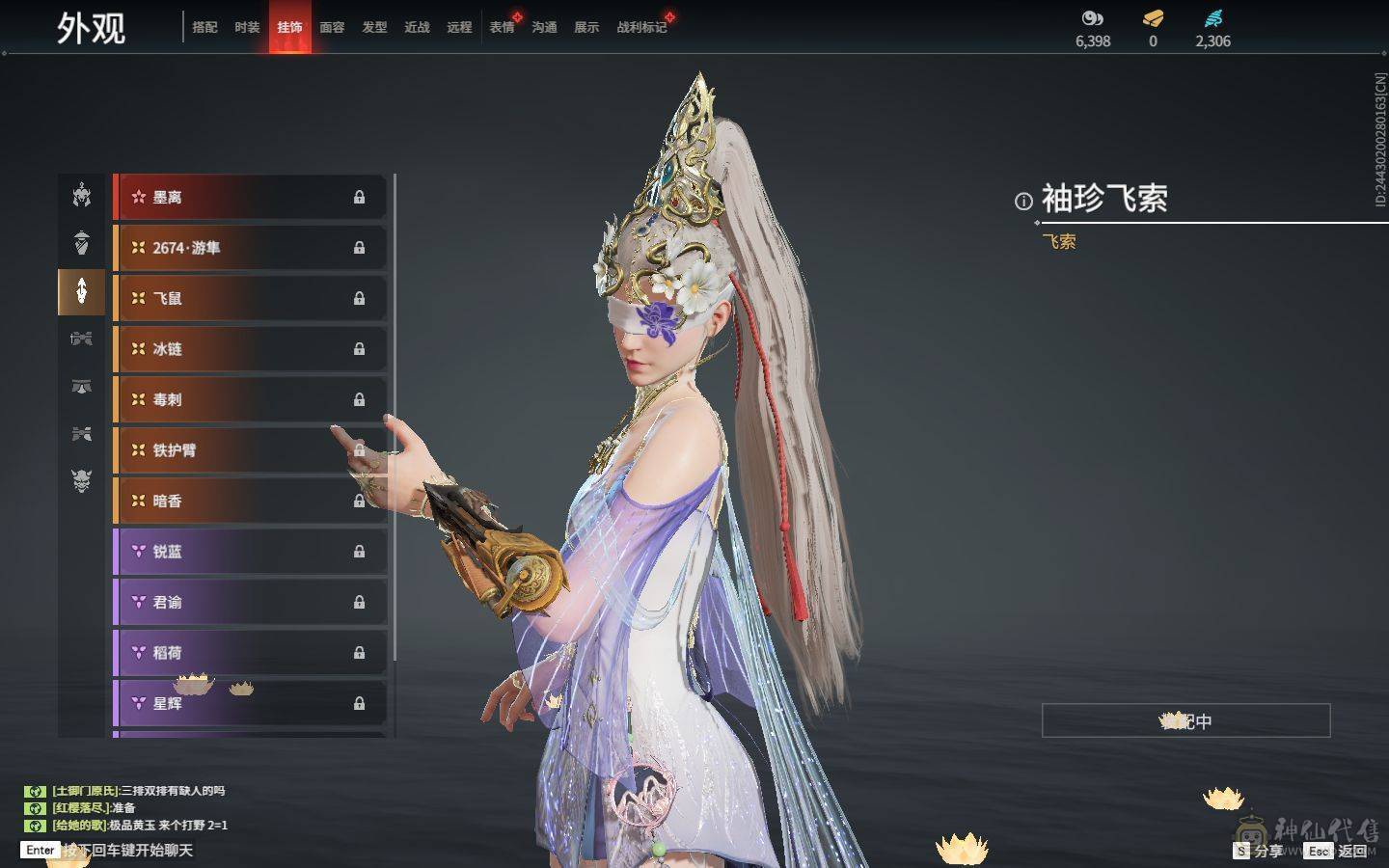Open the 面容 tab
This screenshot has width=1389, height=868.
pos(333,27)
